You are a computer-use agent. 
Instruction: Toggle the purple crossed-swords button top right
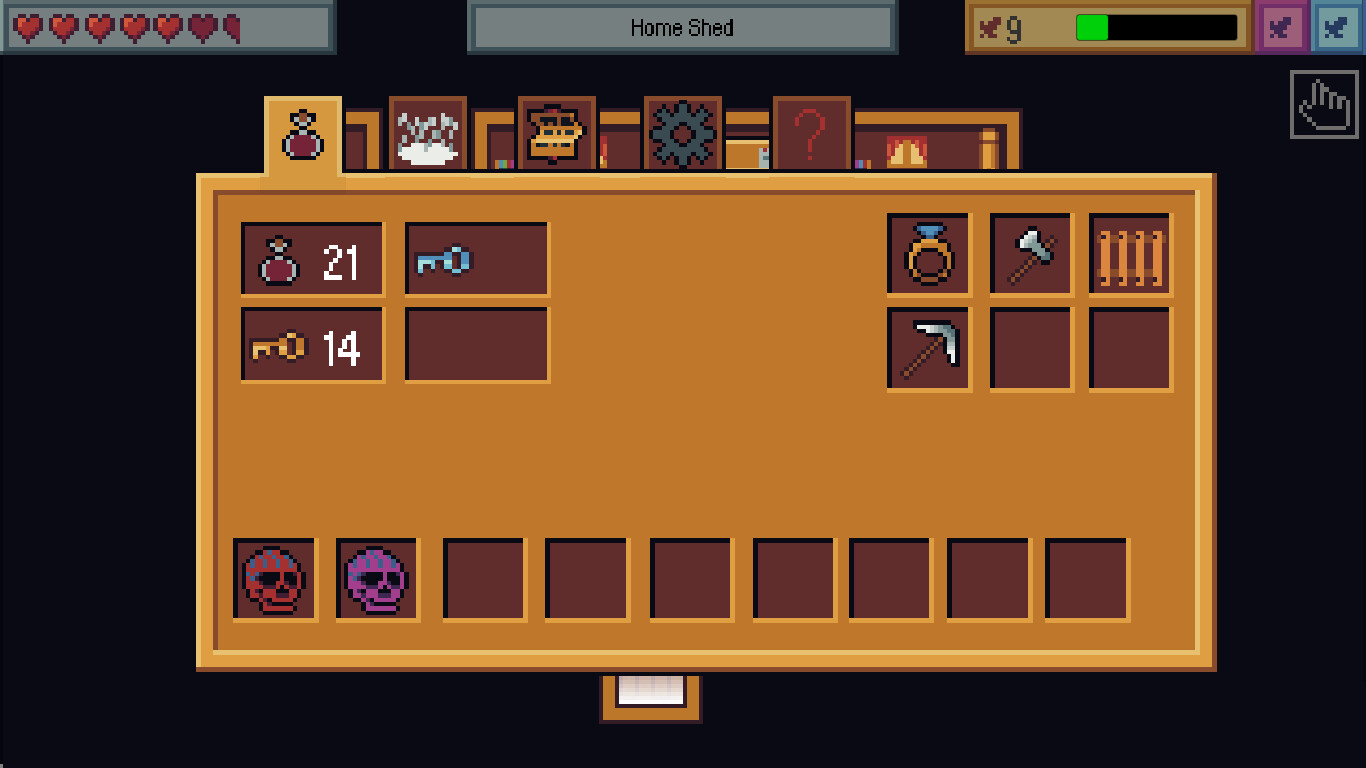1281,27
